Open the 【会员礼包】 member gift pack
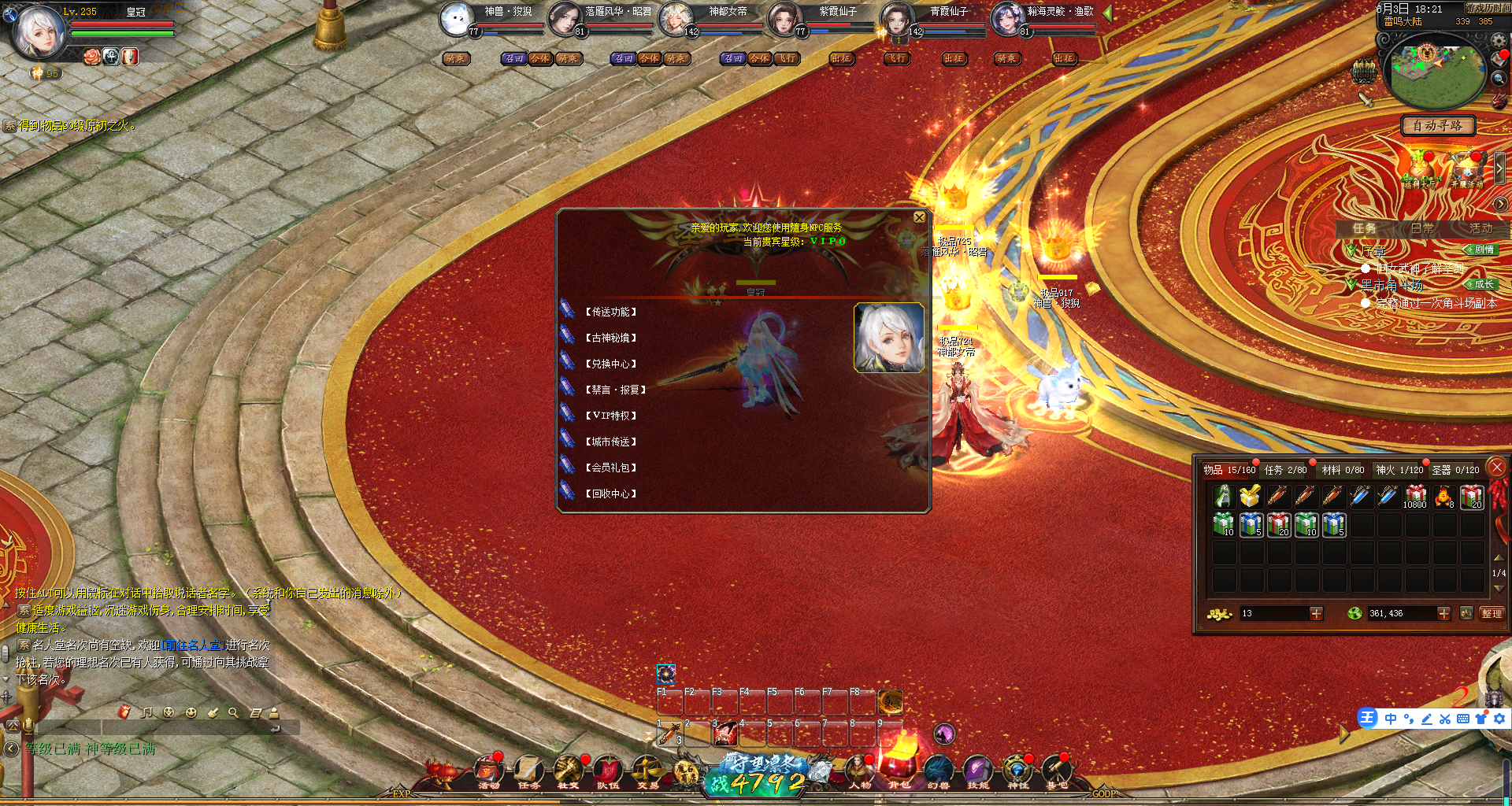The width and height of the screenshot is (1512, 806). pyautogui.click(x=610, y=468)
